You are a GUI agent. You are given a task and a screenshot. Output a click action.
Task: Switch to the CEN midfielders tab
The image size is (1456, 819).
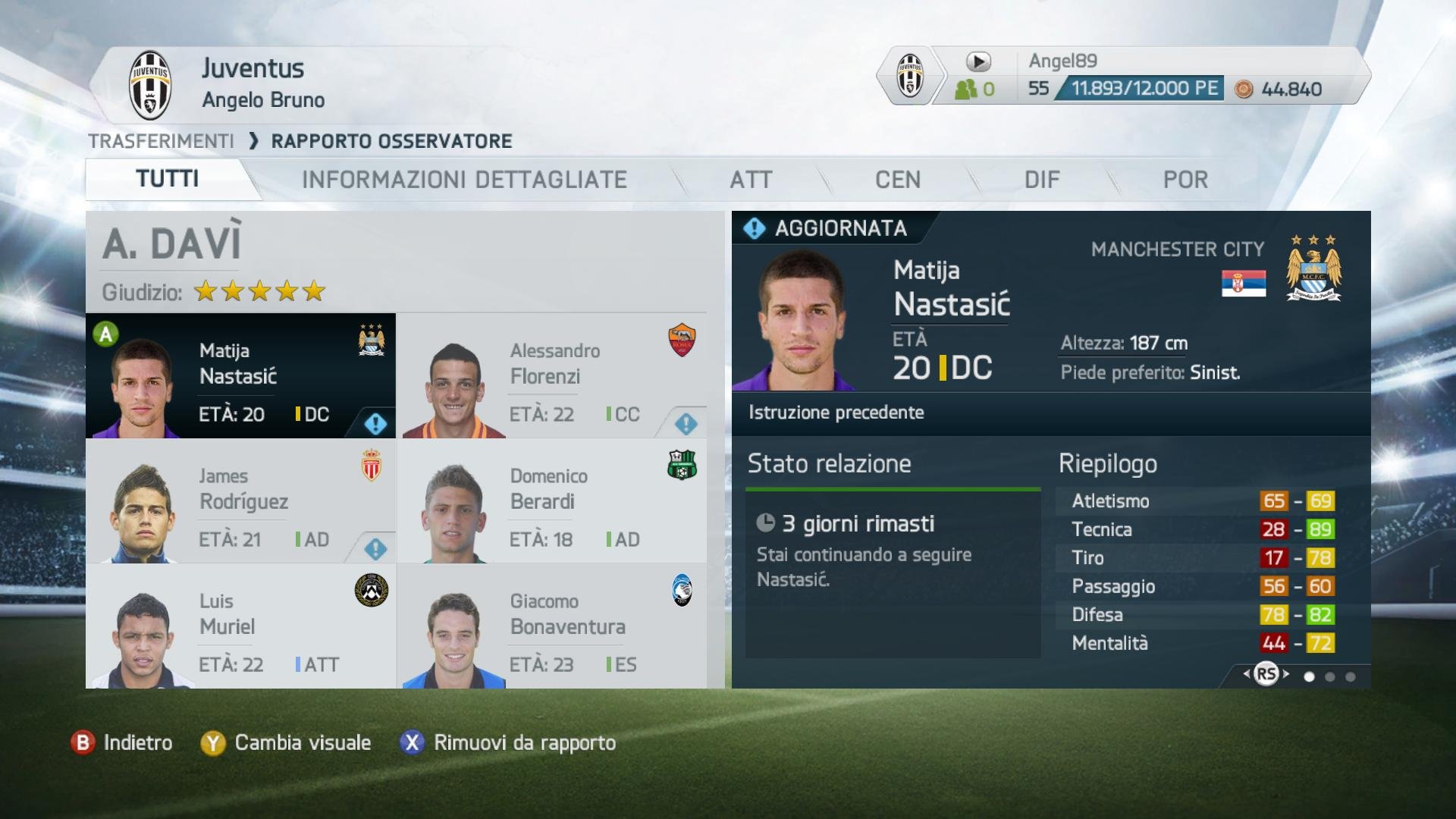coord(898,180)
